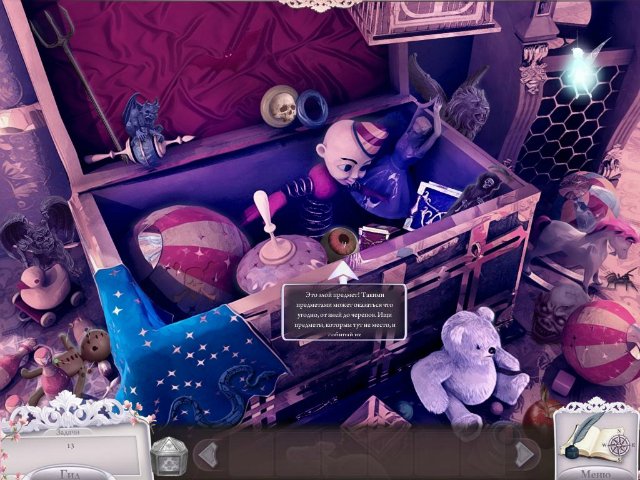Click the silver lantern hint icon

click(x=167, y=456)
